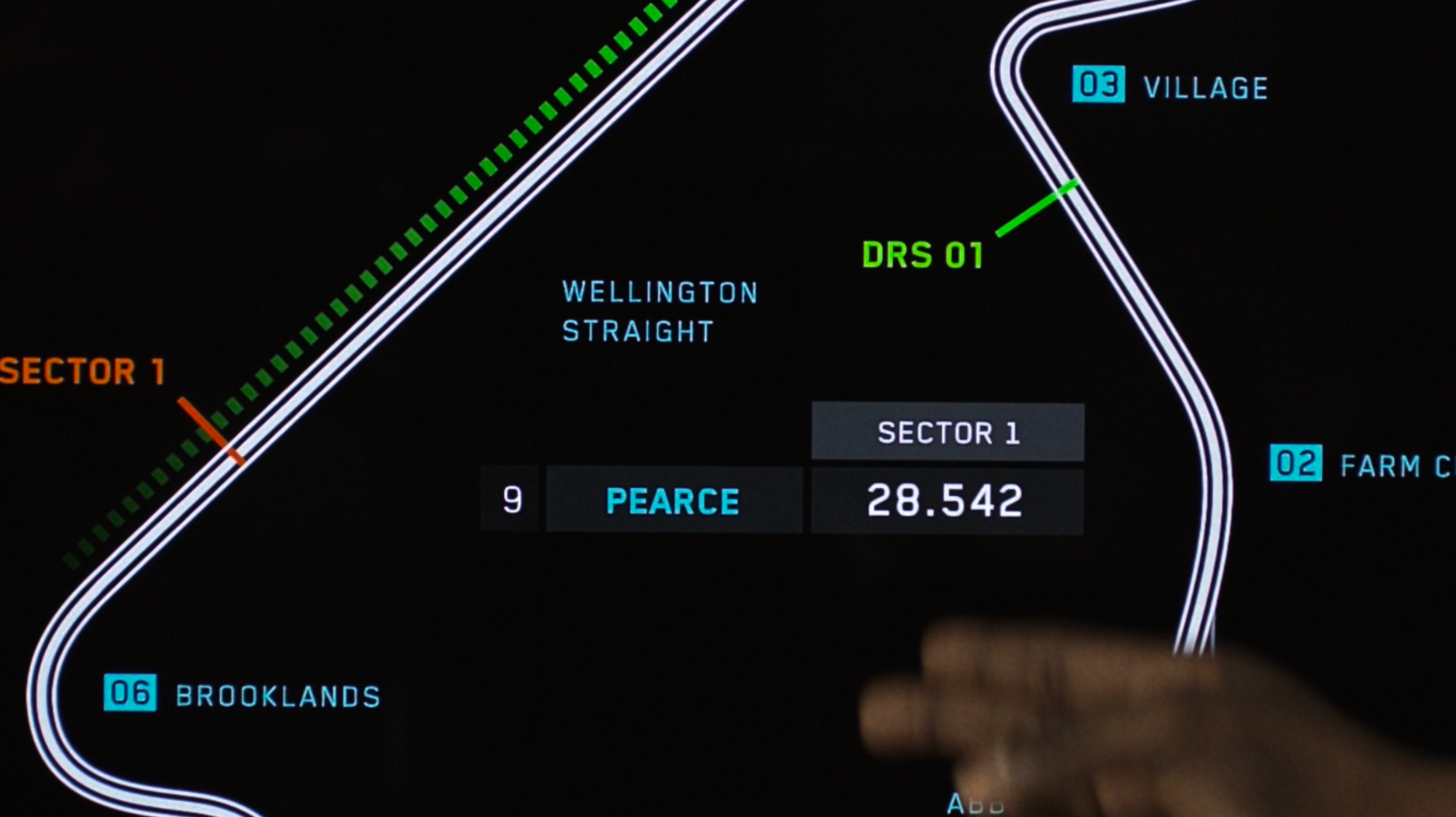Select the 02 Farm corner marker

(x=1295, y=463)
